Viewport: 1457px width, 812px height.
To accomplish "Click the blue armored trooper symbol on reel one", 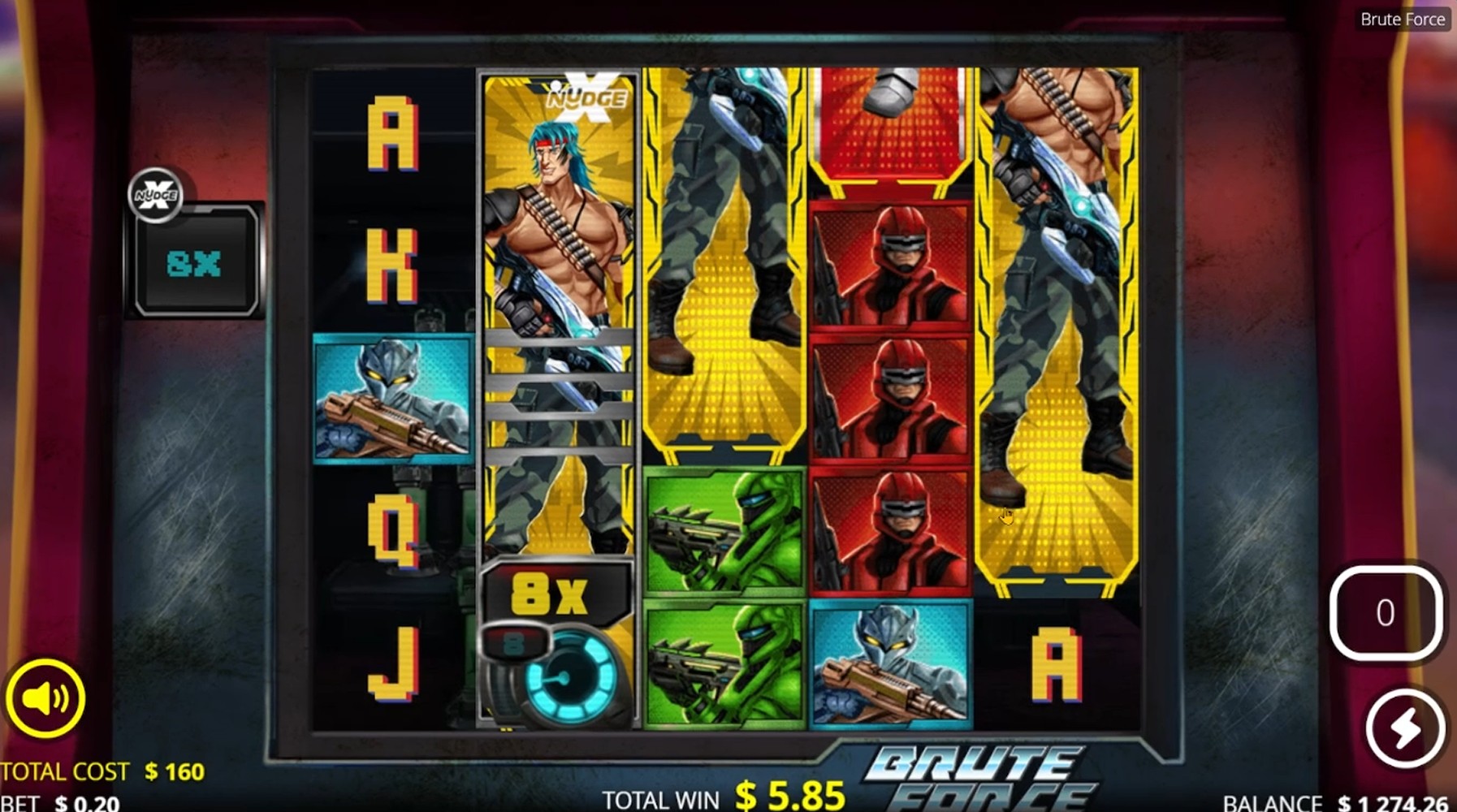I will (390, 398).
